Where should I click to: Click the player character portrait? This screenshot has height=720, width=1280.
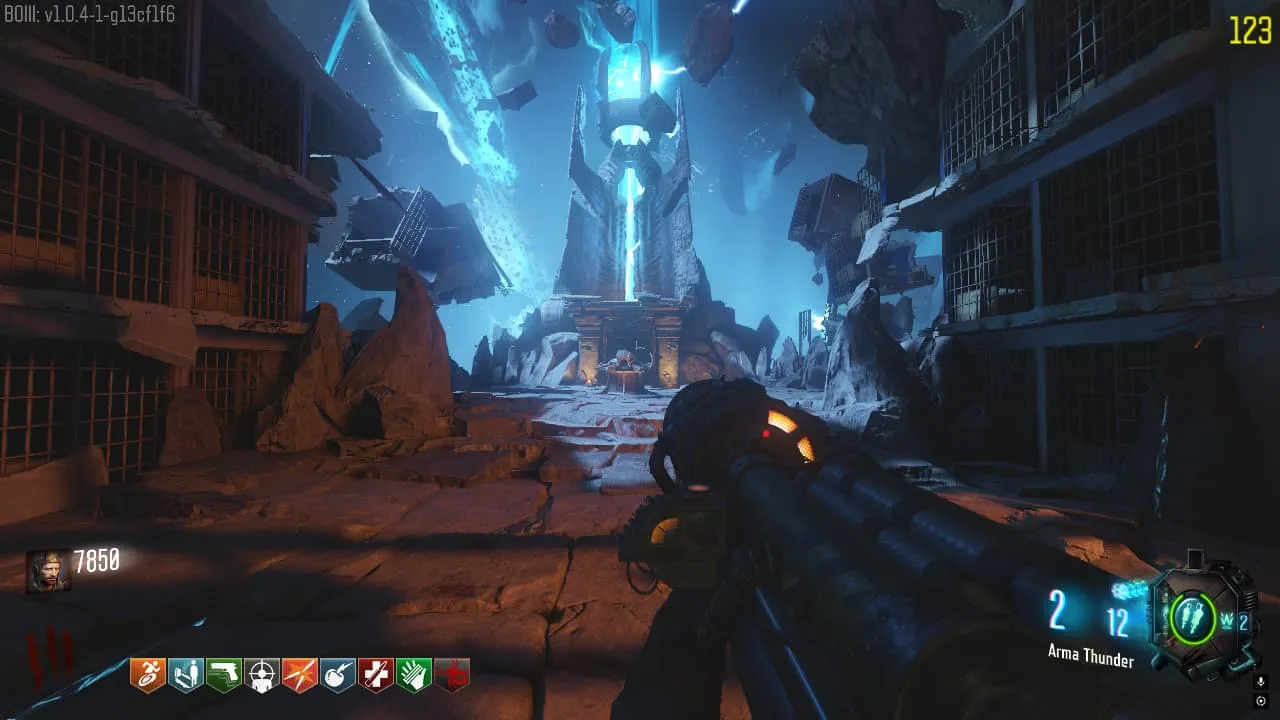point(48,571)
